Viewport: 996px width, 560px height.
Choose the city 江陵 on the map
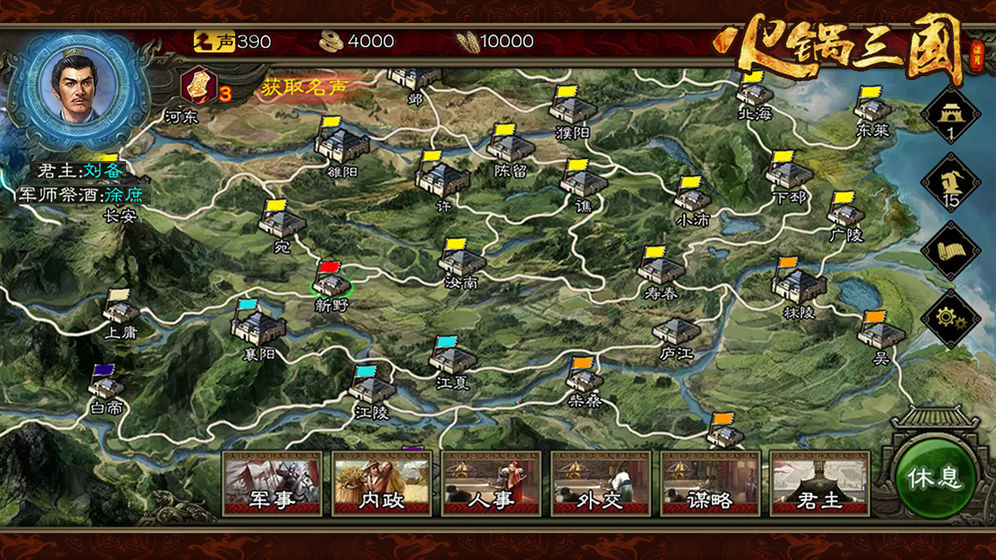371,388
